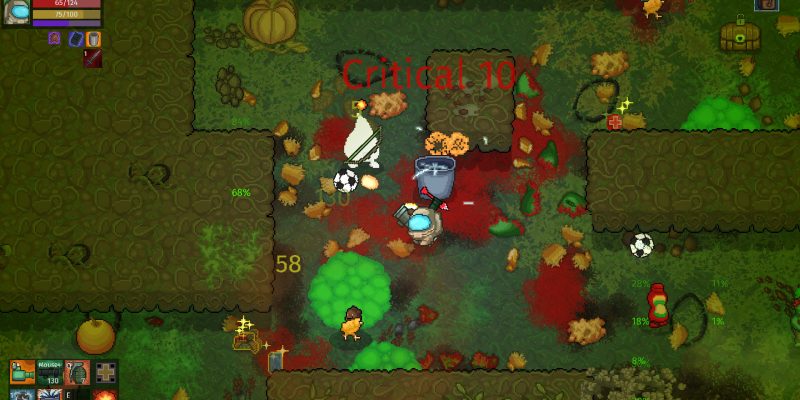Select the purple armor status icon
This screenshot has height=400, width=800.
55,39
